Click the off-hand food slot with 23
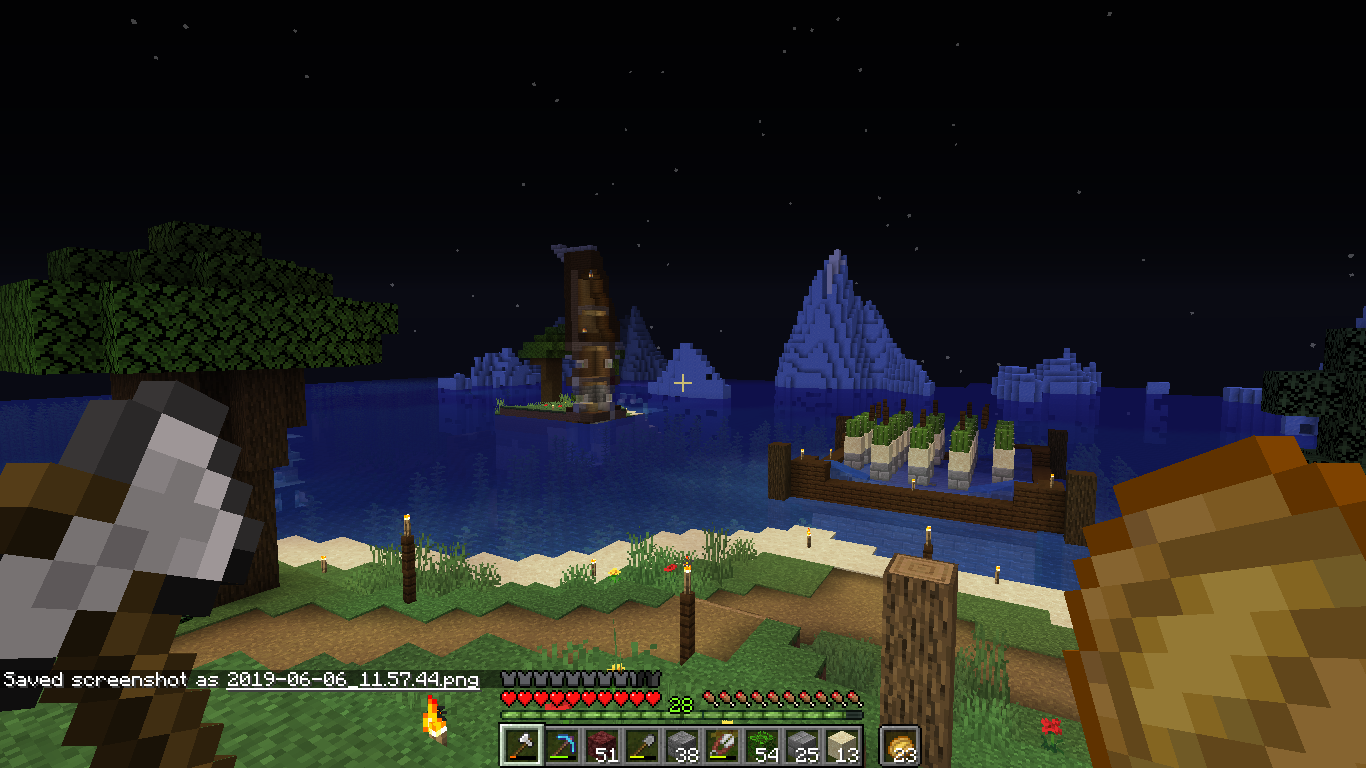 click(900, 745)
